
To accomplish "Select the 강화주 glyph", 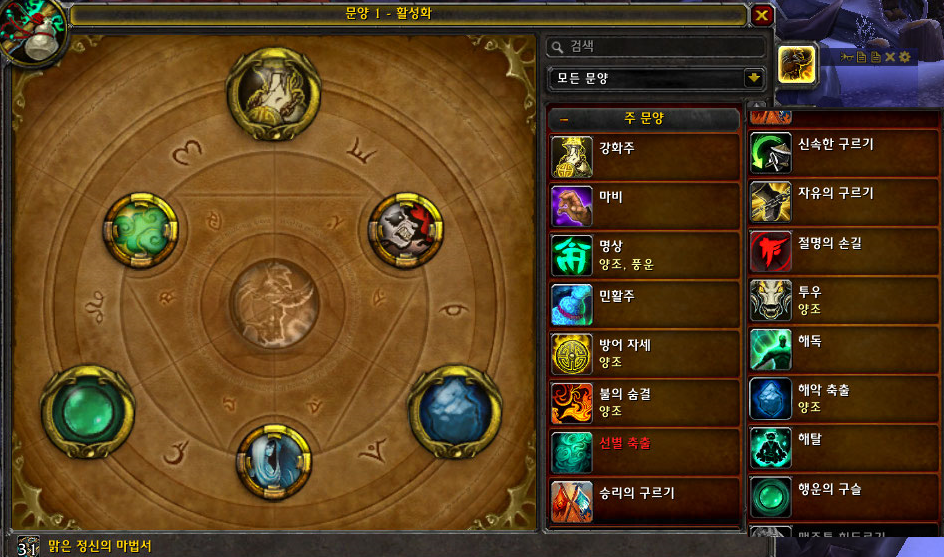I will pos(645,155).
